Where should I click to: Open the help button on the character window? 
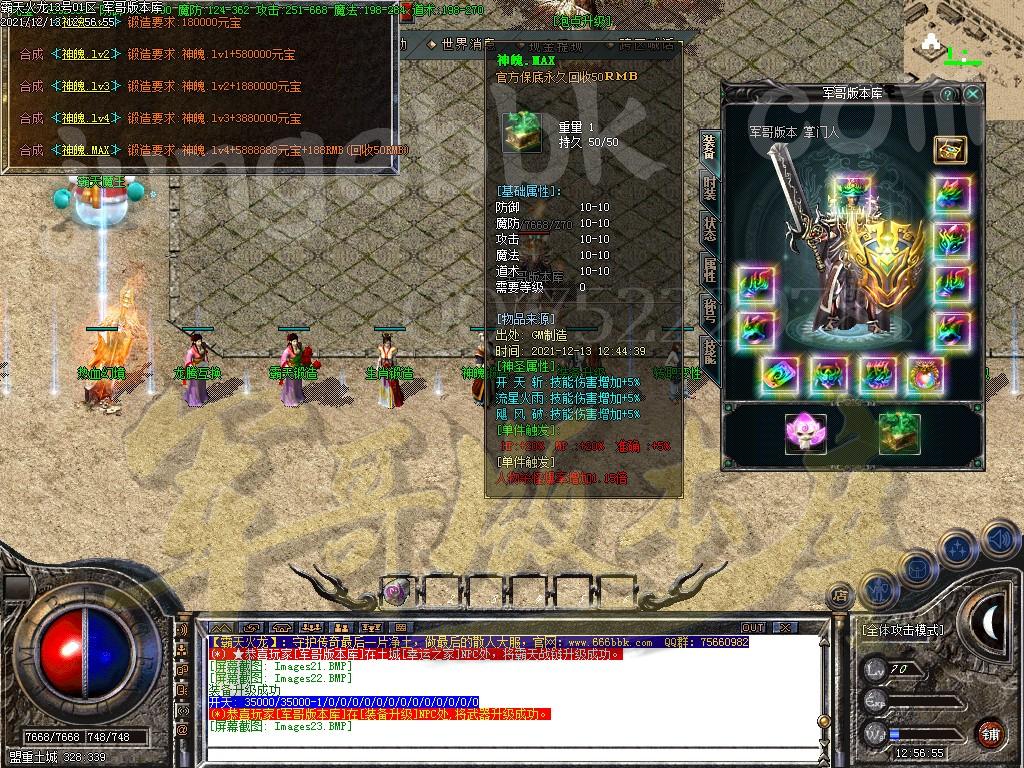pos(947,93)
